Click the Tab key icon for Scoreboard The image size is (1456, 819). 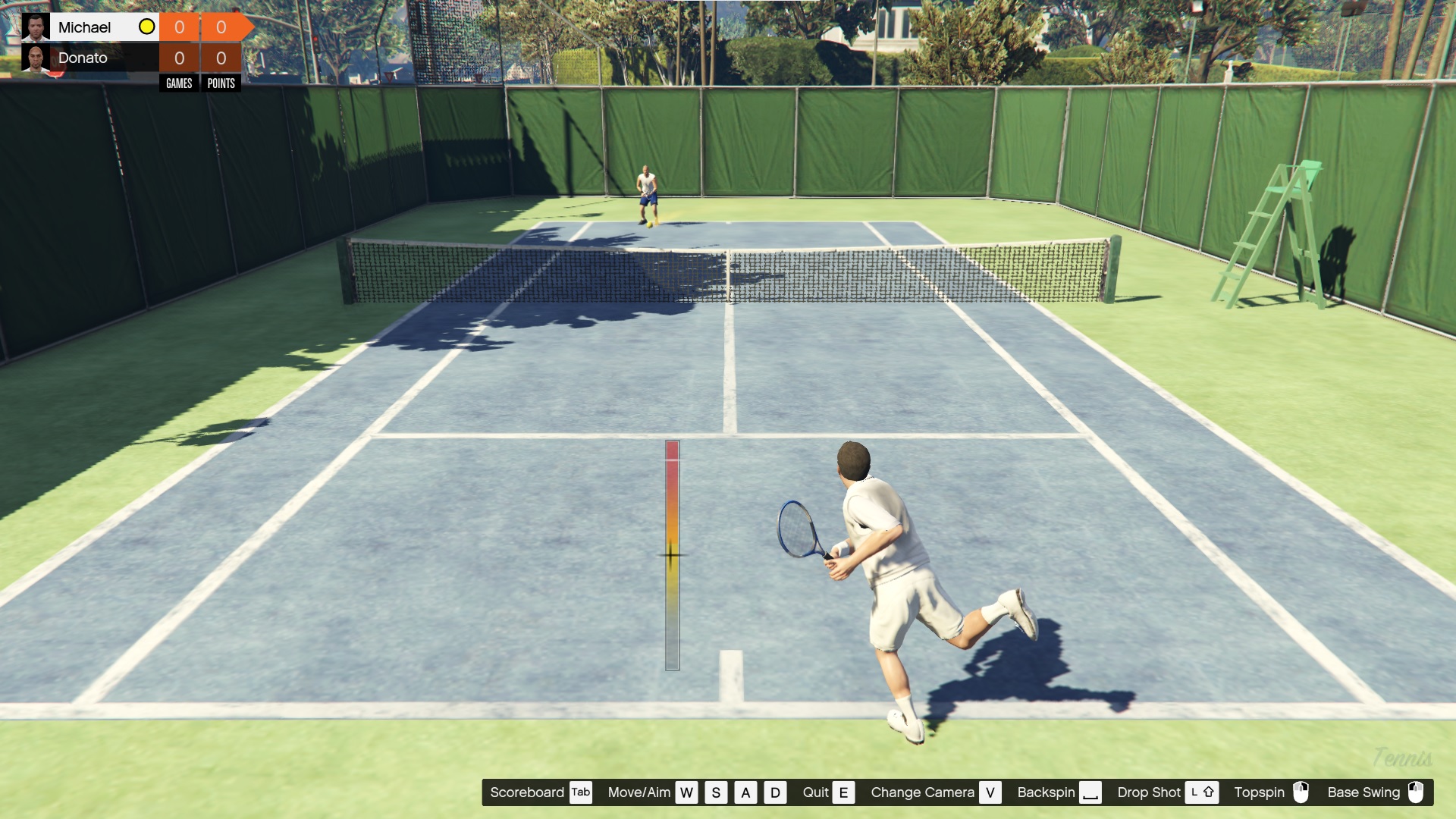tap(581, 792)
